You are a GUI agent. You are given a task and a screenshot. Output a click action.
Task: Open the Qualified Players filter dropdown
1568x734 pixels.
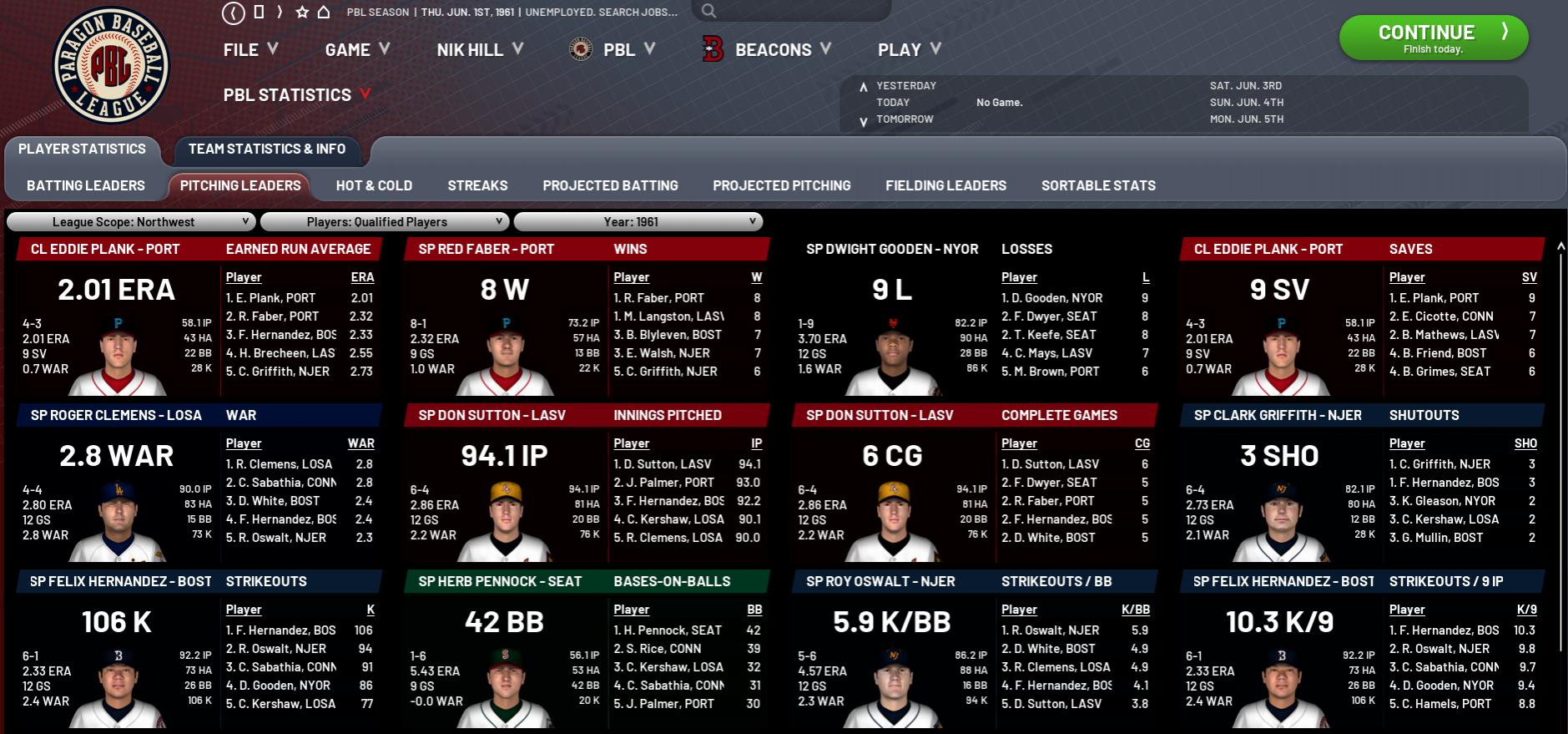(x=384, y=222)
